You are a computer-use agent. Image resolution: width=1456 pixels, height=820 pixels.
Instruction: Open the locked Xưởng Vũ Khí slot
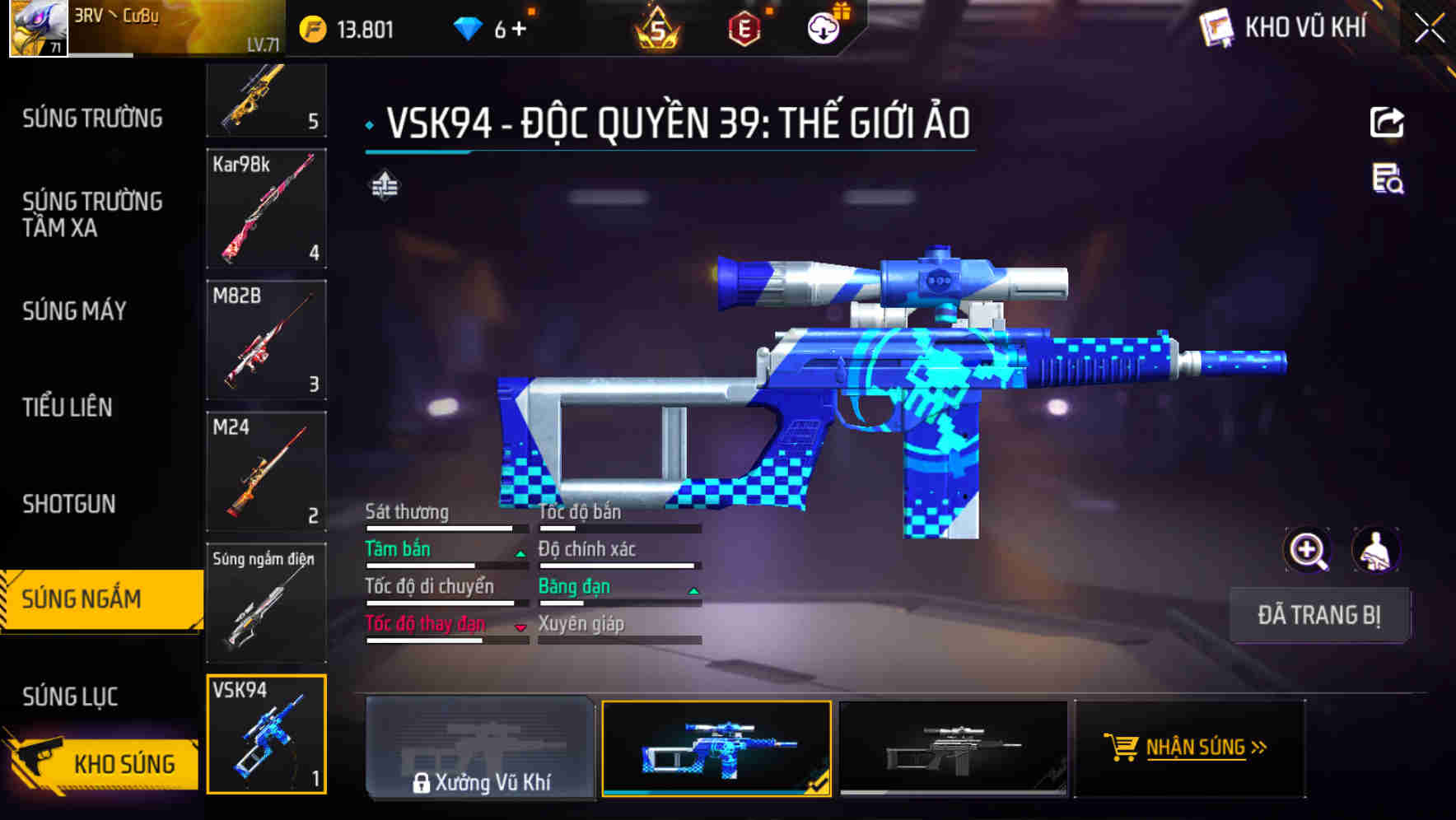pyautogui.click(x=480, y=749)
